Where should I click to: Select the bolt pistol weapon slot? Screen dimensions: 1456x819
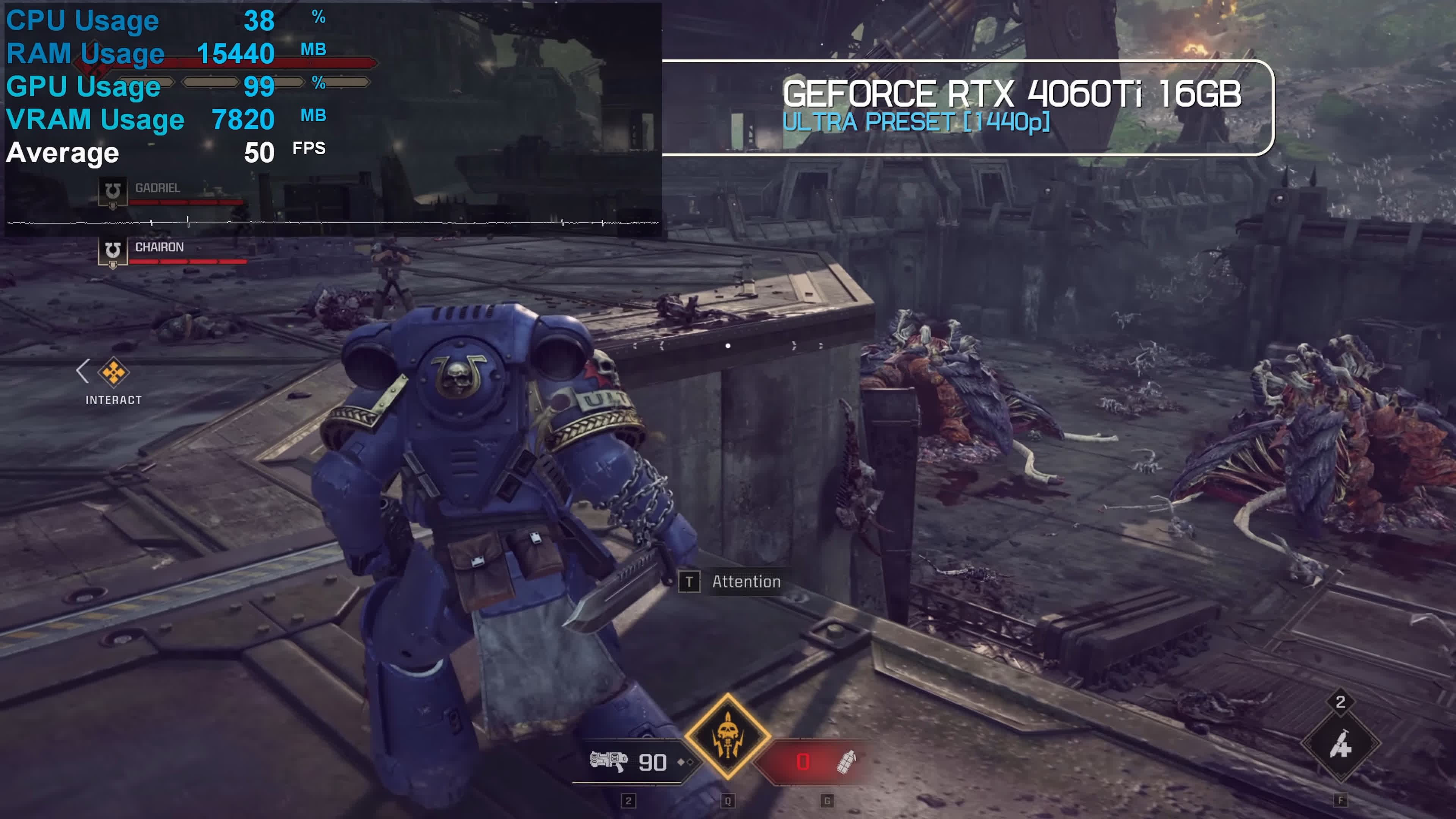[x=609, y=761]
